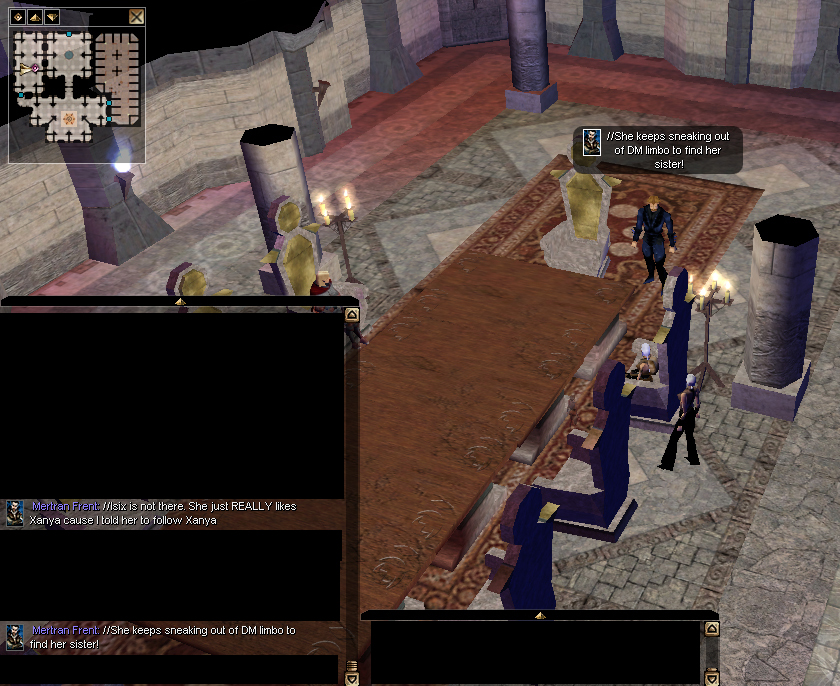840x686 pixels.
Task: Expand the chat window using its top arrow
Action: coord(180,300)
